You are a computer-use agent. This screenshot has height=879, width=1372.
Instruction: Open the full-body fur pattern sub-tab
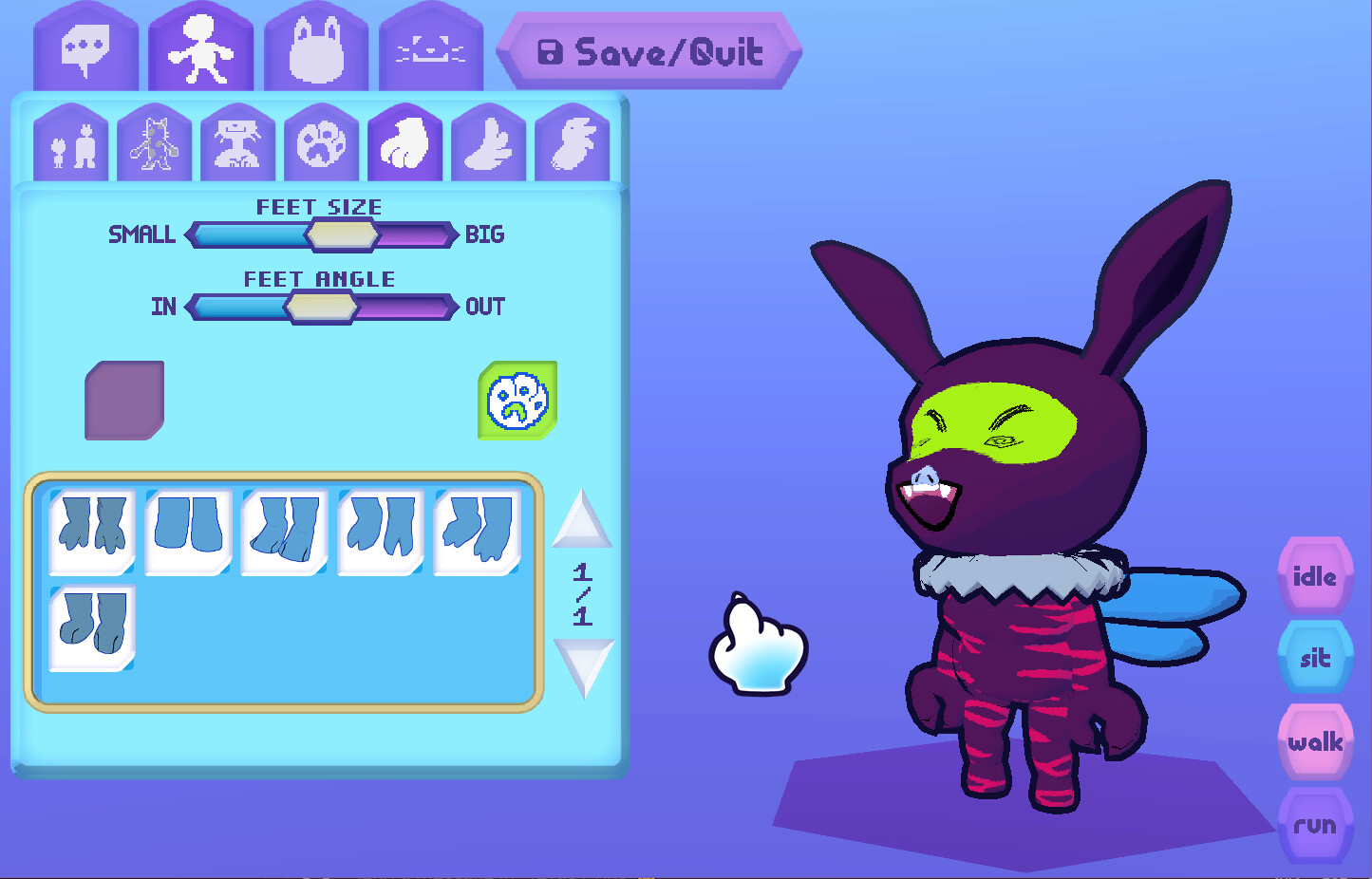tap(156, 142)
